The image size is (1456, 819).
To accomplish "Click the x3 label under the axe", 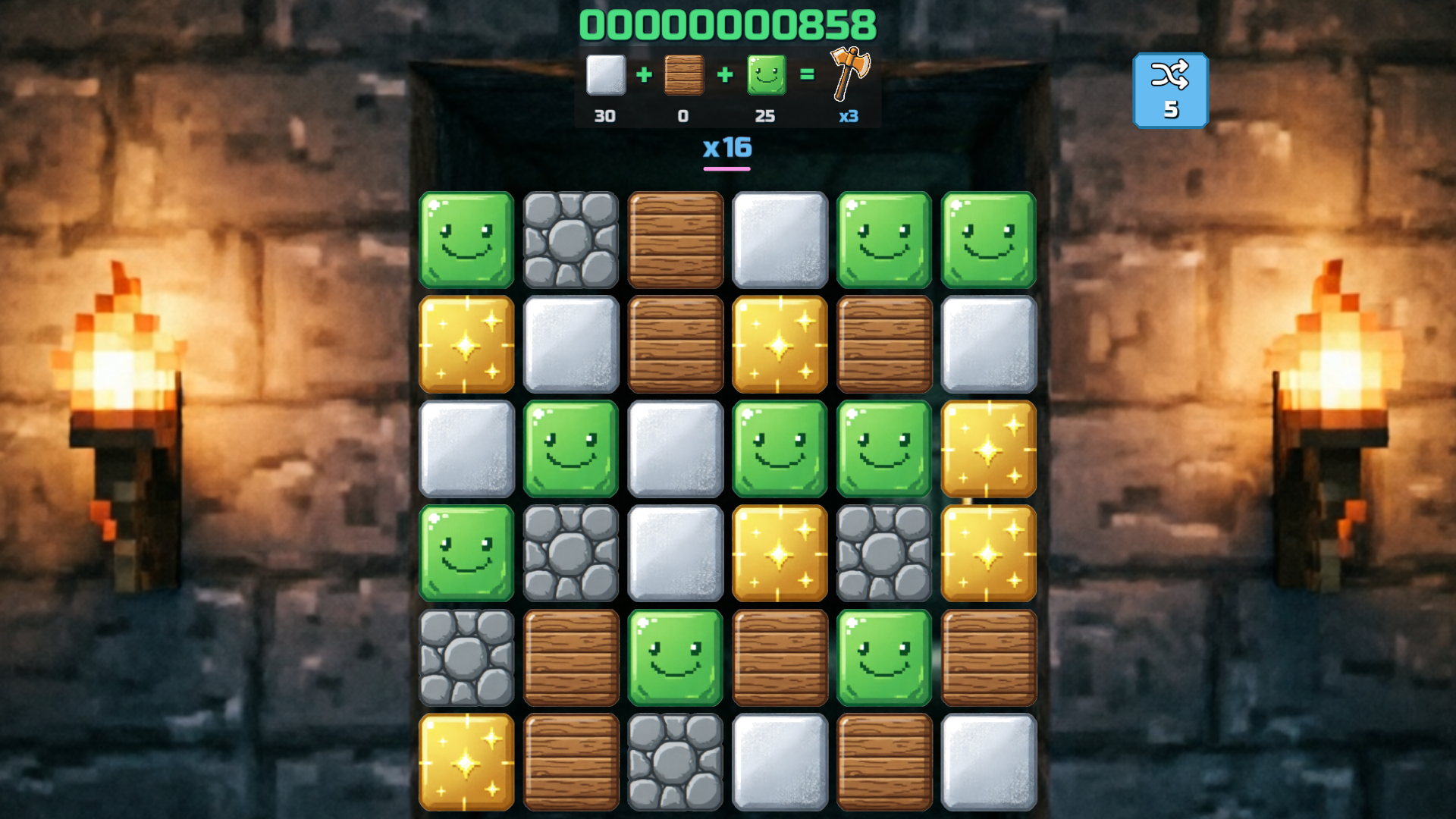I will [847, 117].
